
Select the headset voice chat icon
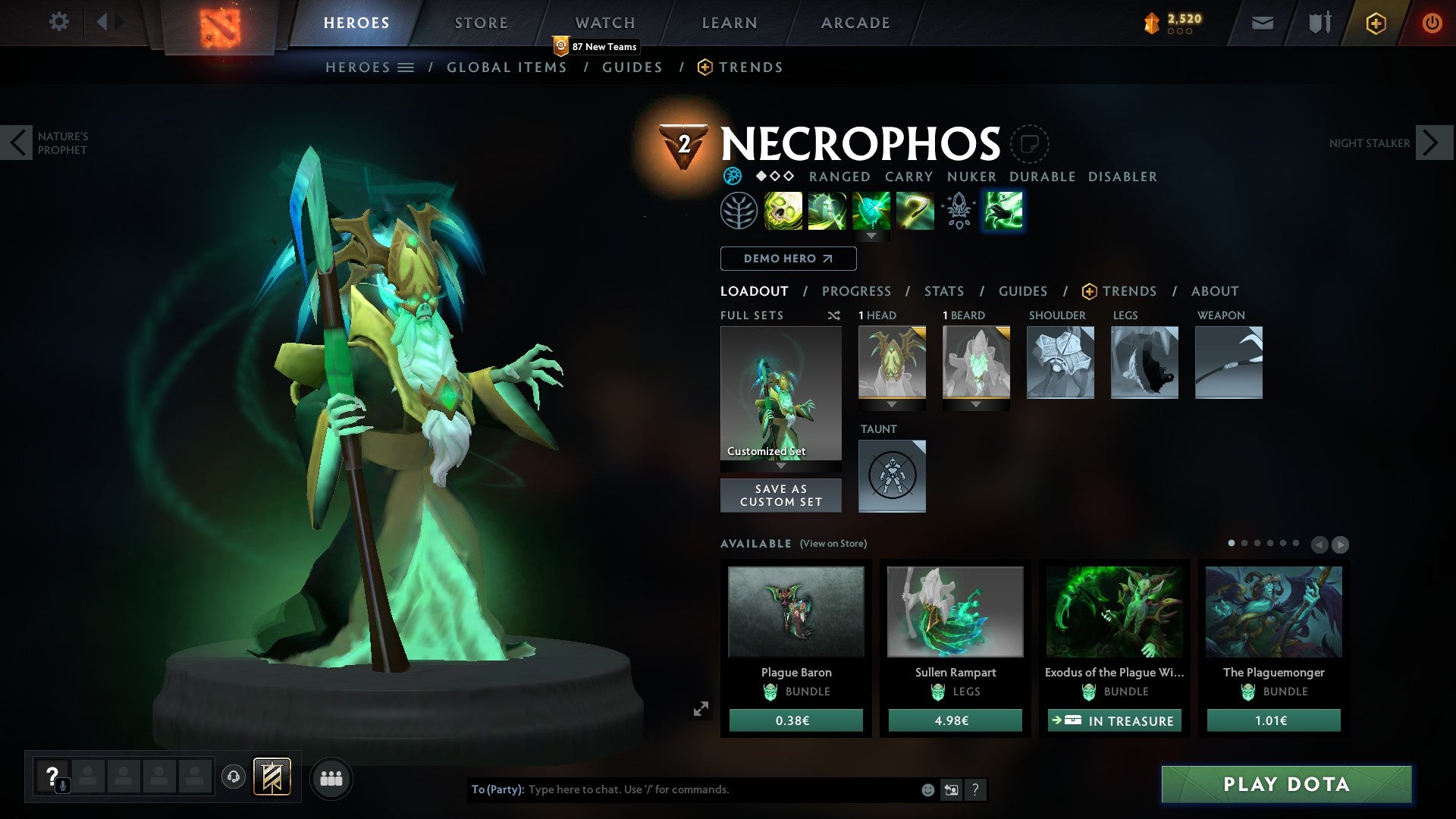click(x=234, y=778)
